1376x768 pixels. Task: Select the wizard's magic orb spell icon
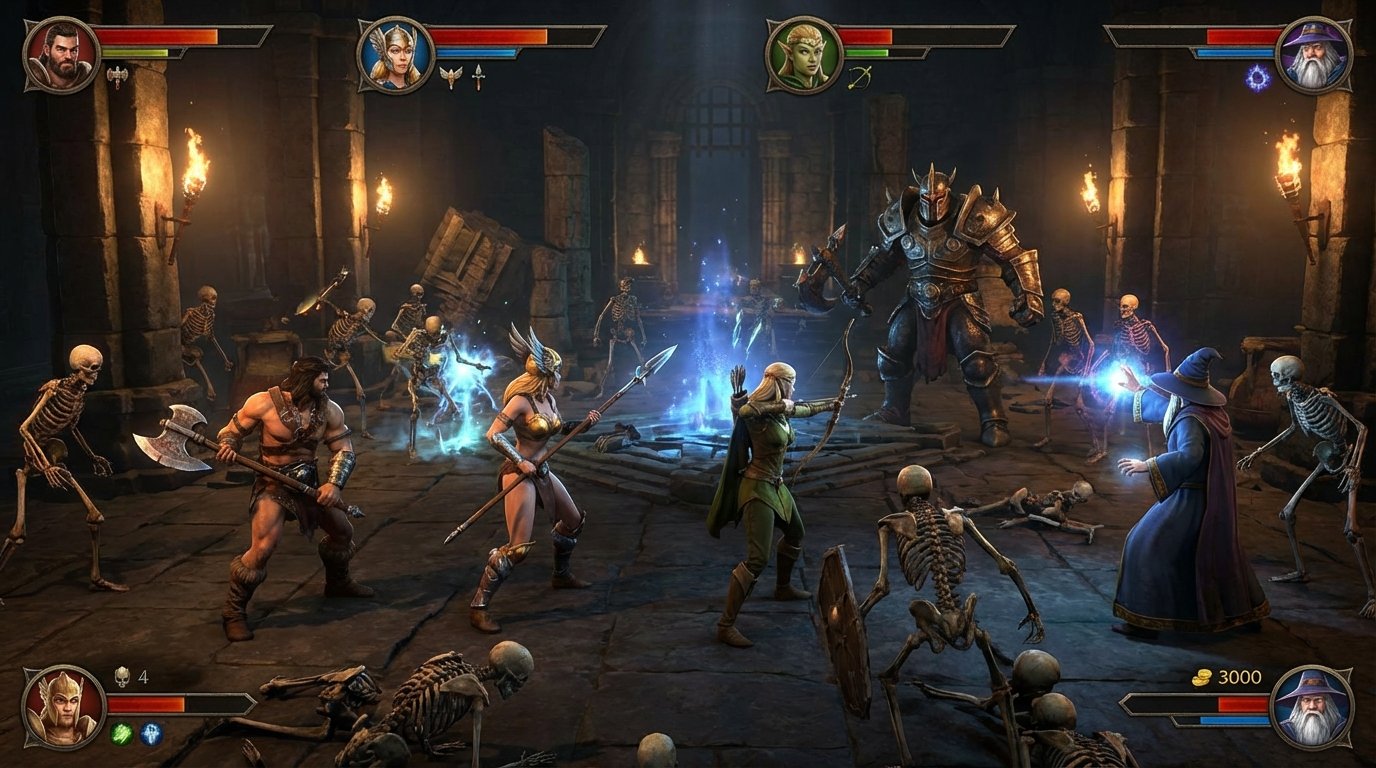click(1257, 78)
